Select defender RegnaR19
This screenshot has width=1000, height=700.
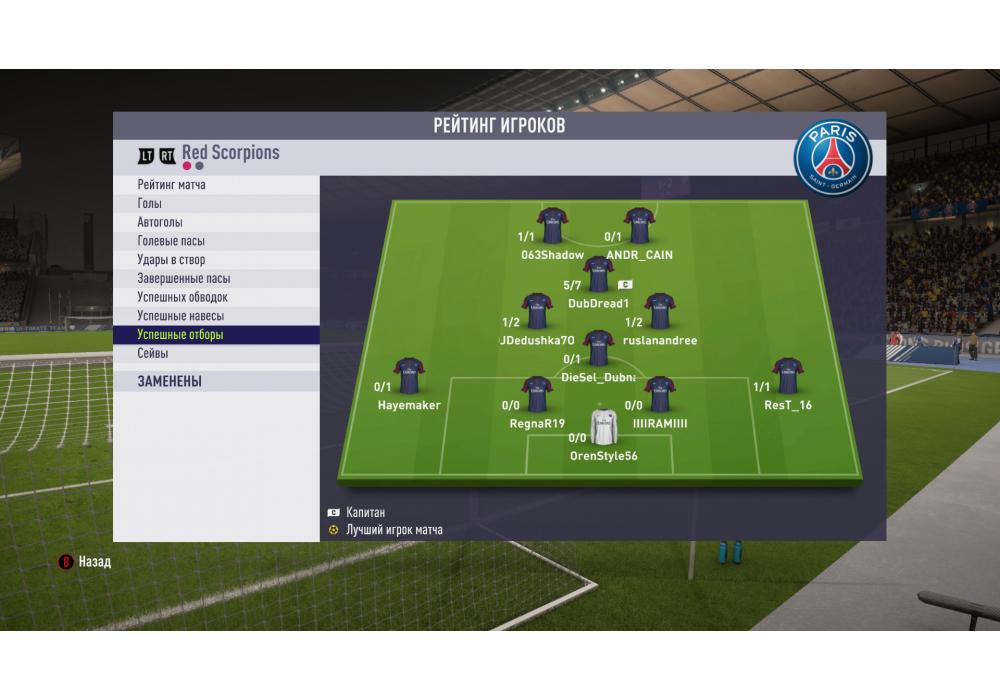537,395
